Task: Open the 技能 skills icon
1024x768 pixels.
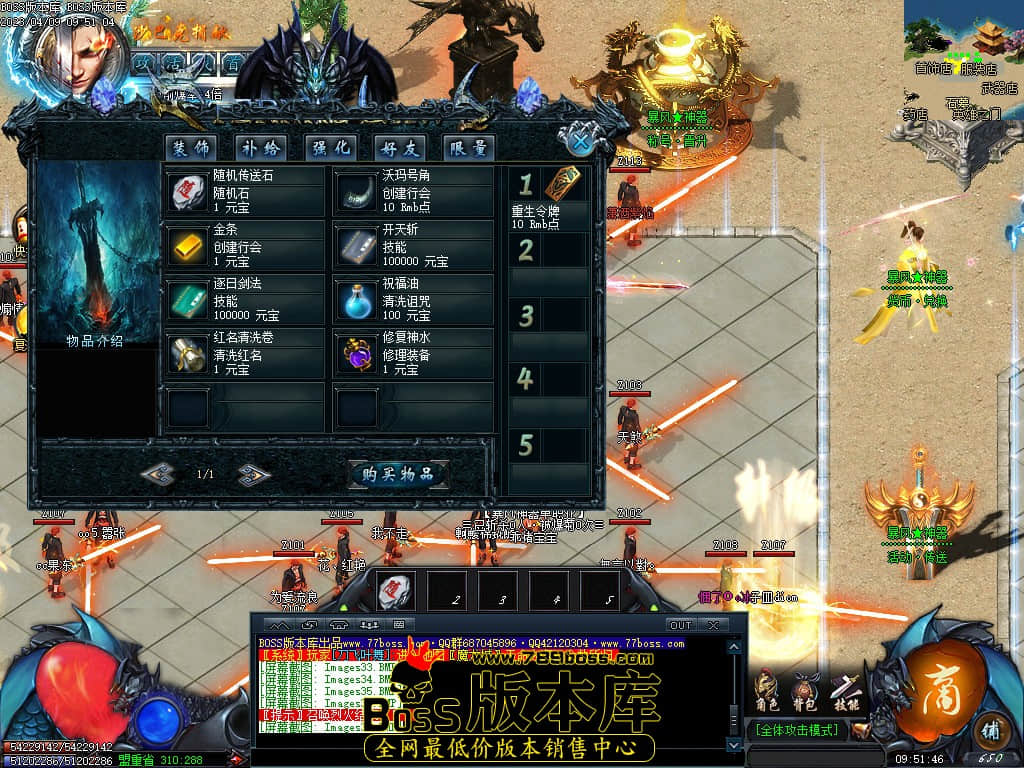Action: [x=844, y=691]
